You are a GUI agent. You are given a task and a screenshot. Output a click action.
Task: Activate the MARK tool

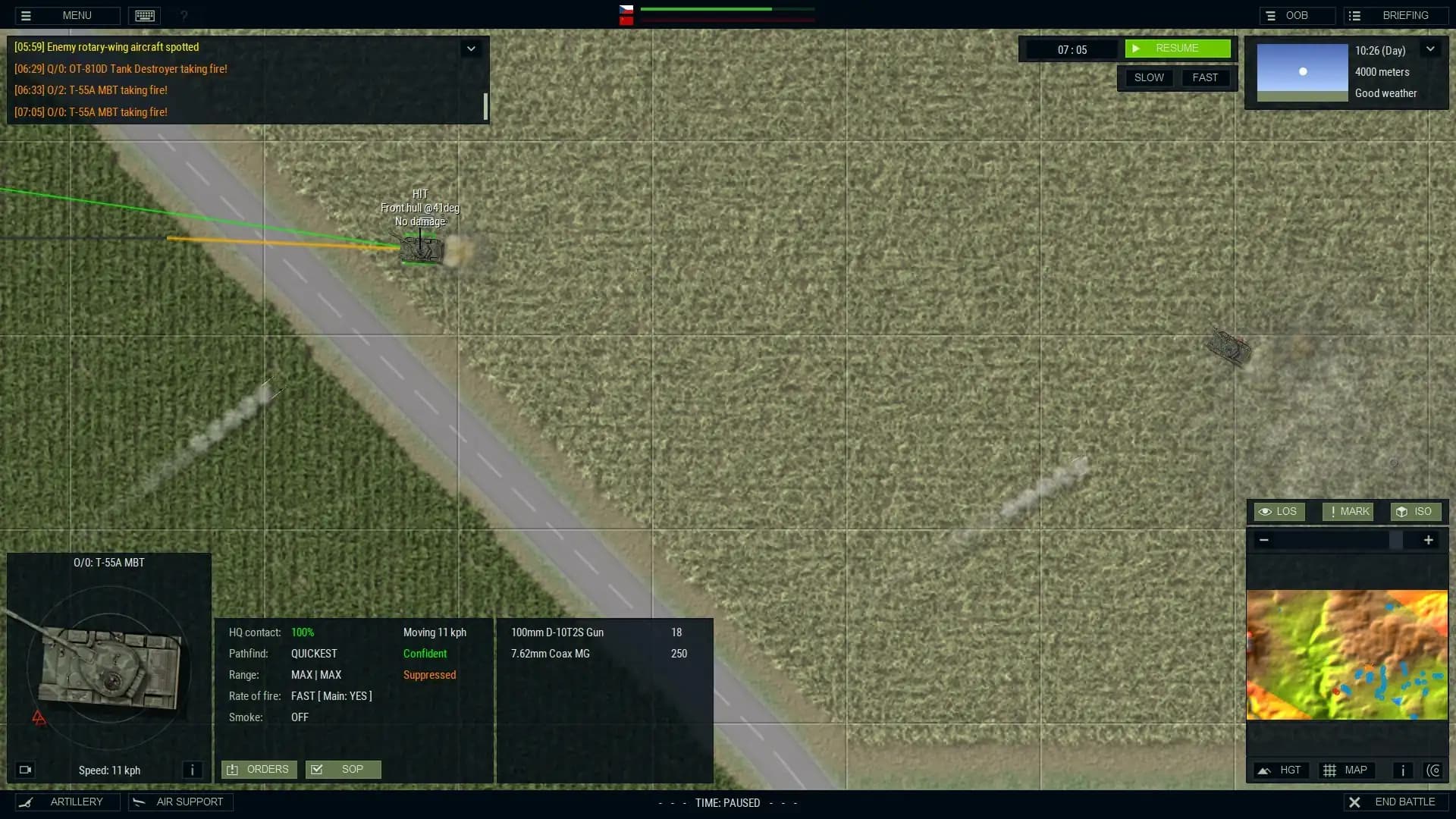coord(1347,511)
